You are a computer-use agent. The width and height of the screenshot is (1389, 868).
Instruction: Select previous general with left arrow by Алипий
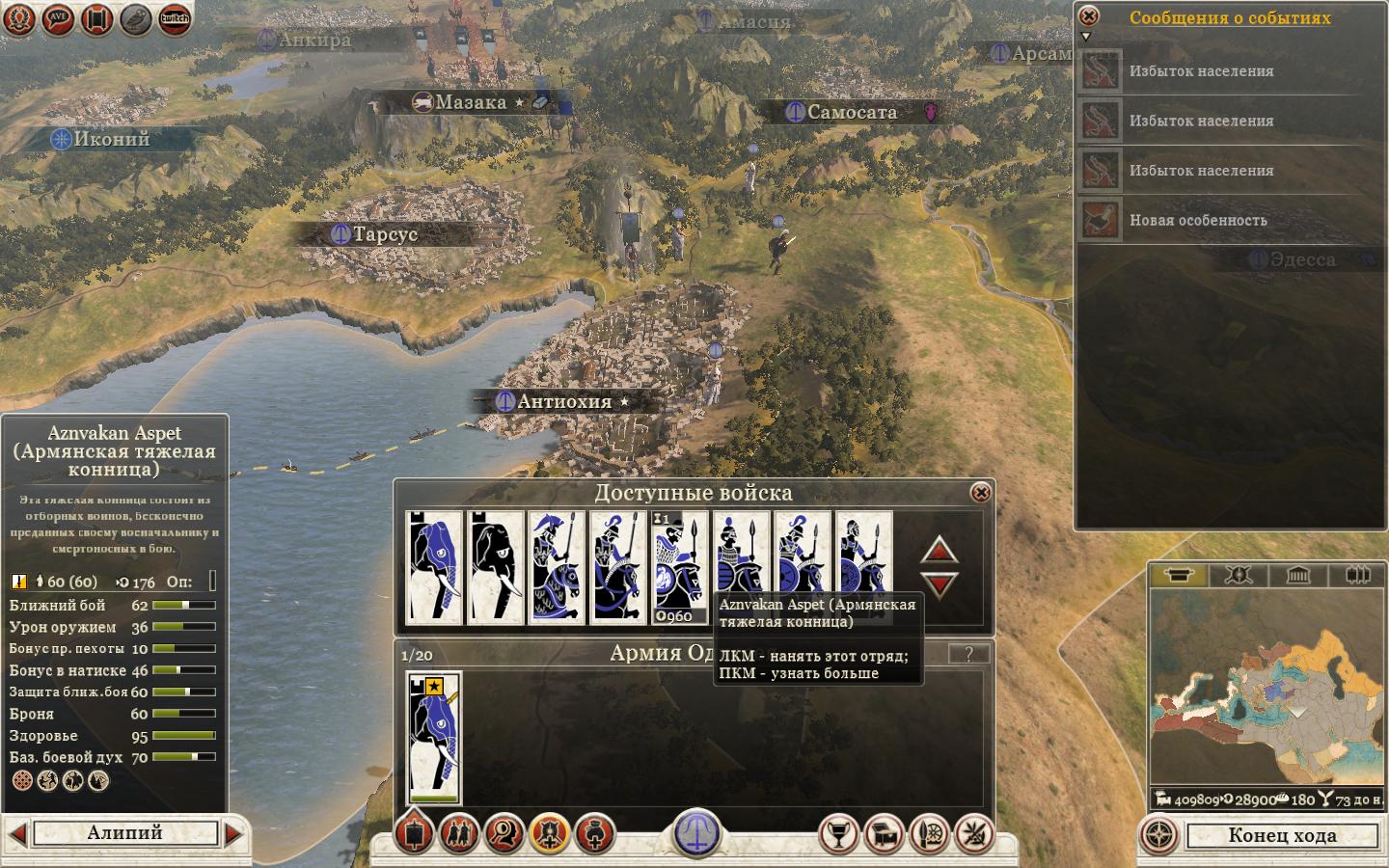pyautogui.click(x=16, y=833)
